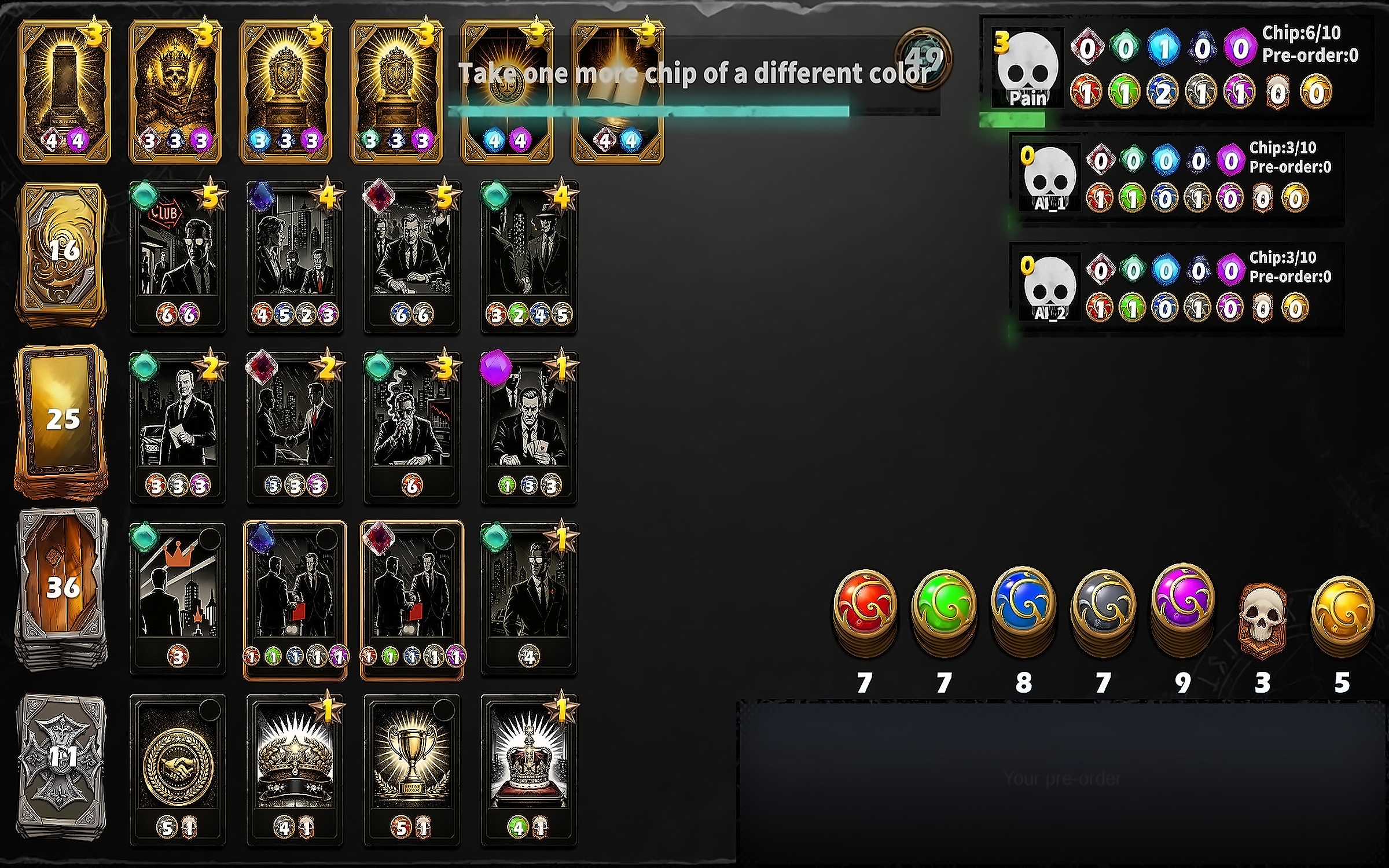Pick the three-star smoking man card
The image size is (1389, 868).
coord(411,426)
